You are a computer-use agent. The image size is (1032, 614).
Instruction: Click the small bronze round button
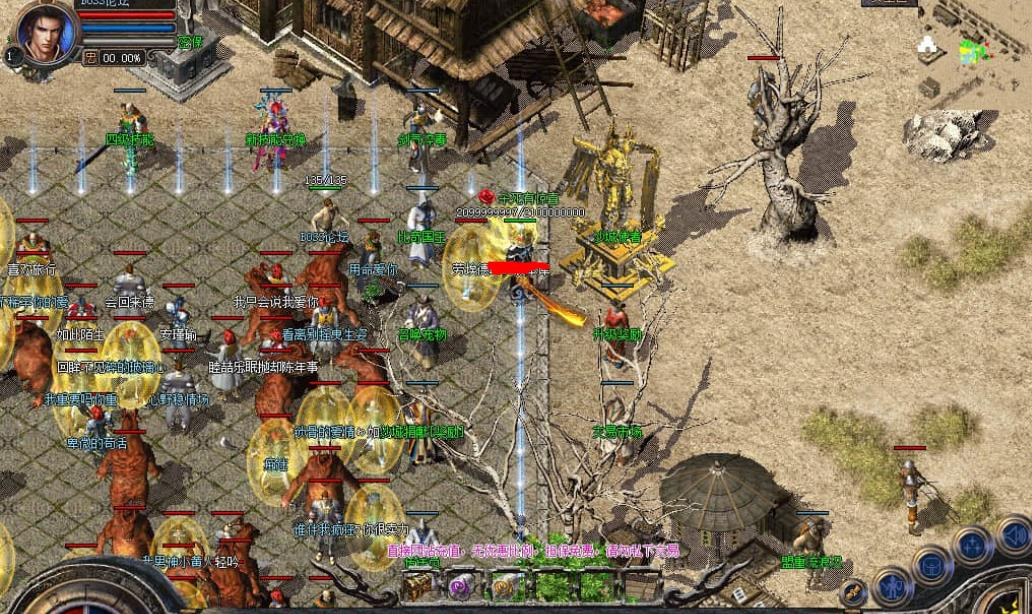click(853, 594)
